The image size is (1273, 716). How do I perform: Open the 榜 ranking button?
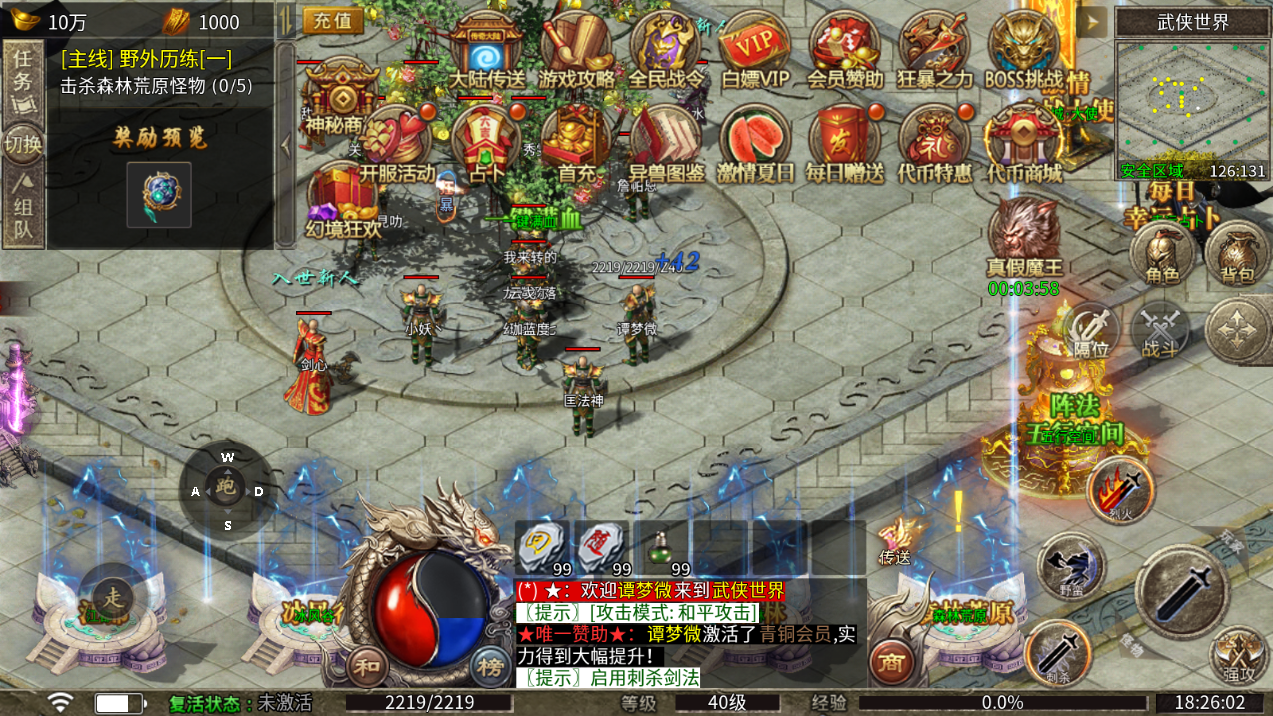[489, 663]
